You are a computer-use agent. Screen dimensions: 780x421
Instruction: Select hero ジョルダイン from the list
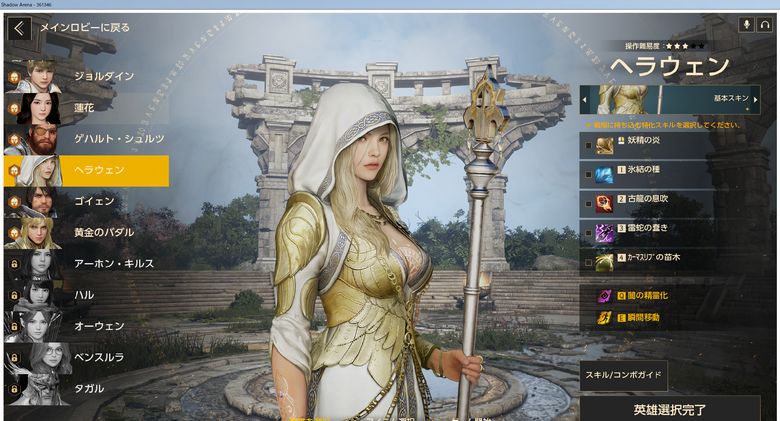click(x=85, y=76)
